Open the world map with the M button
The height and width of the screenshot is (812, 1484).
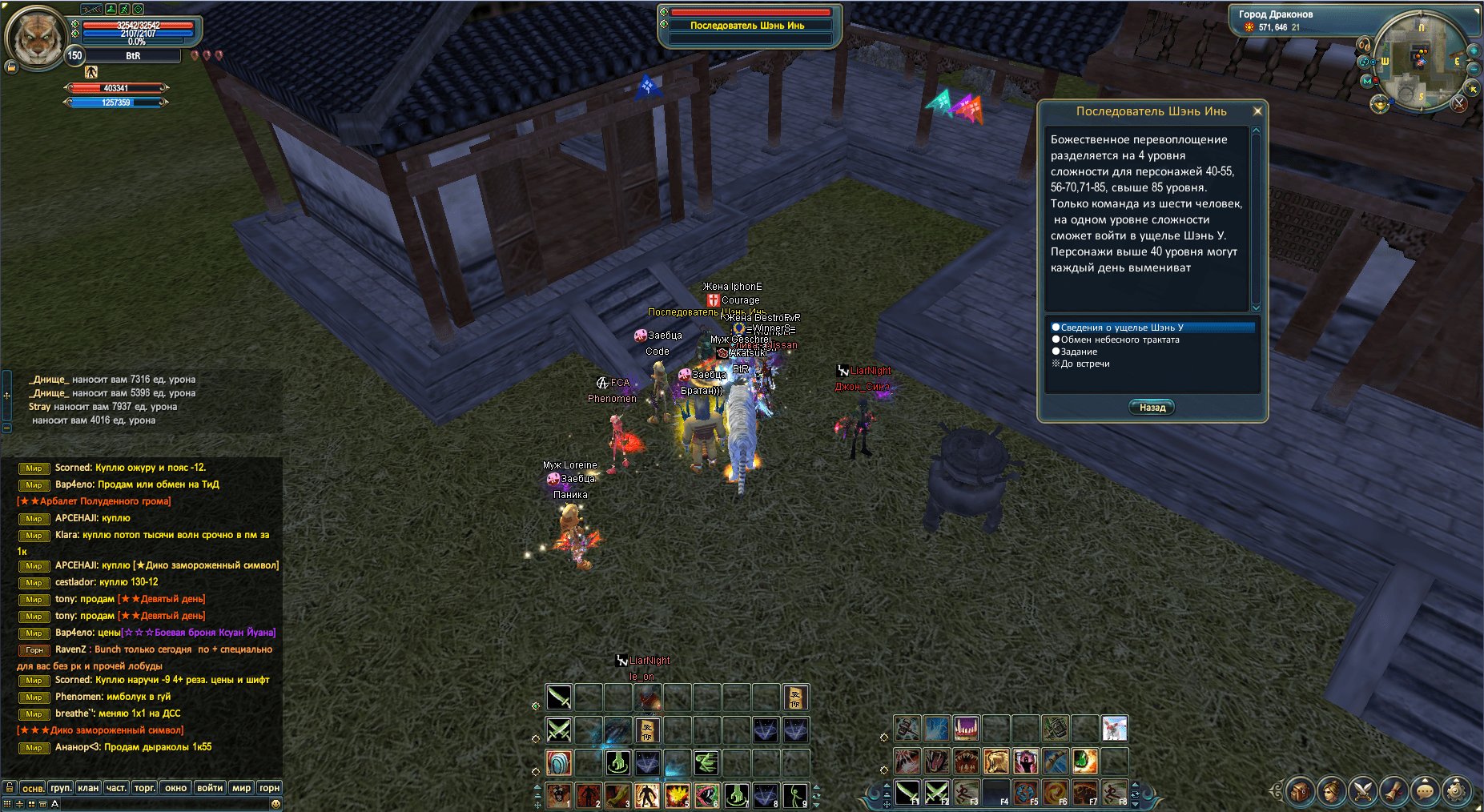(1367, 81)
